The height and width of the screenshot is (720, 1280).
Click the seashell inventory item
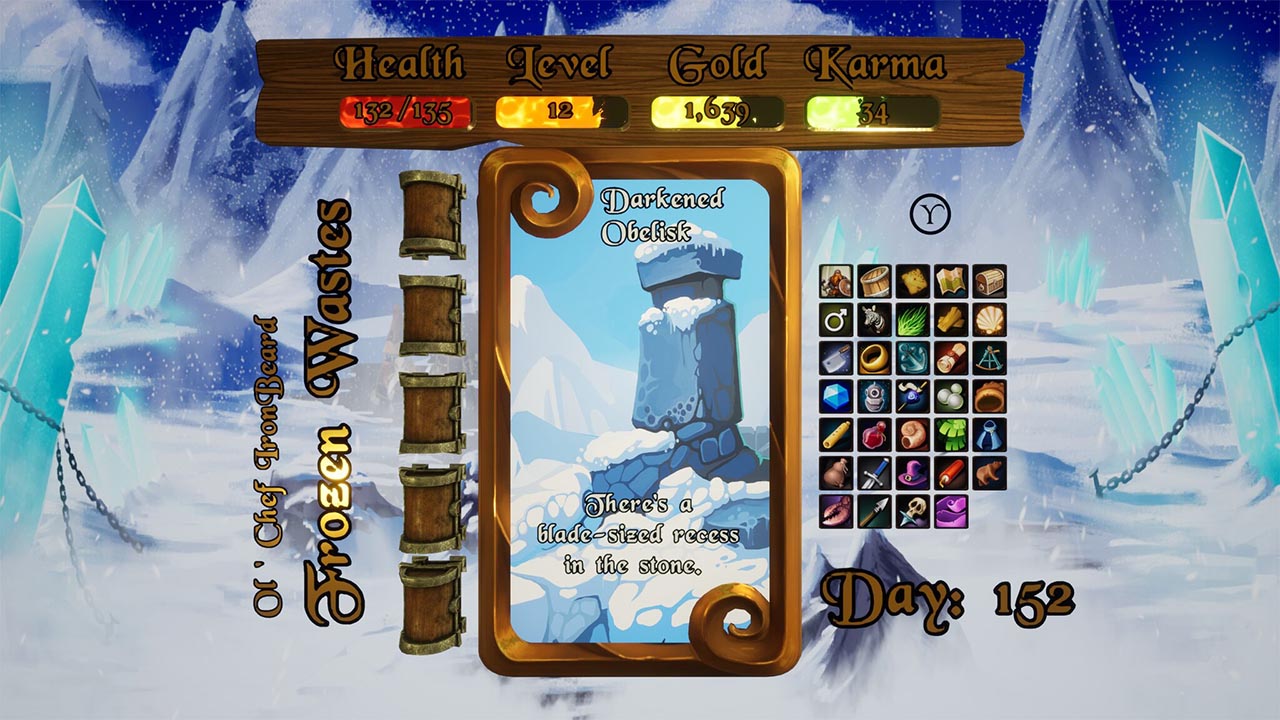(988, 319)
